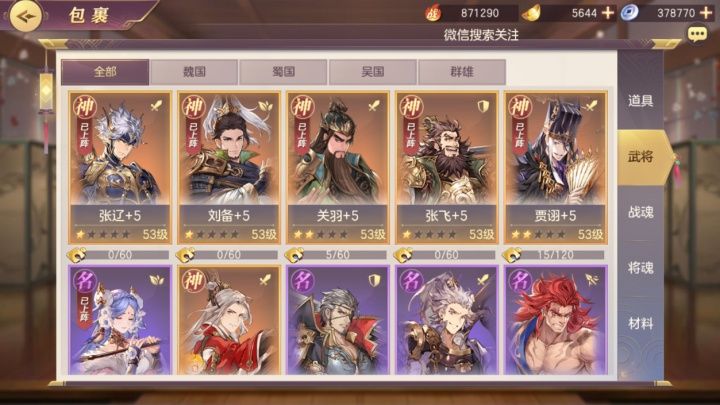This screenshot has width=720, height=405.
Task: Show the 吴国 faction tab
Action: (x=372, y=72)
